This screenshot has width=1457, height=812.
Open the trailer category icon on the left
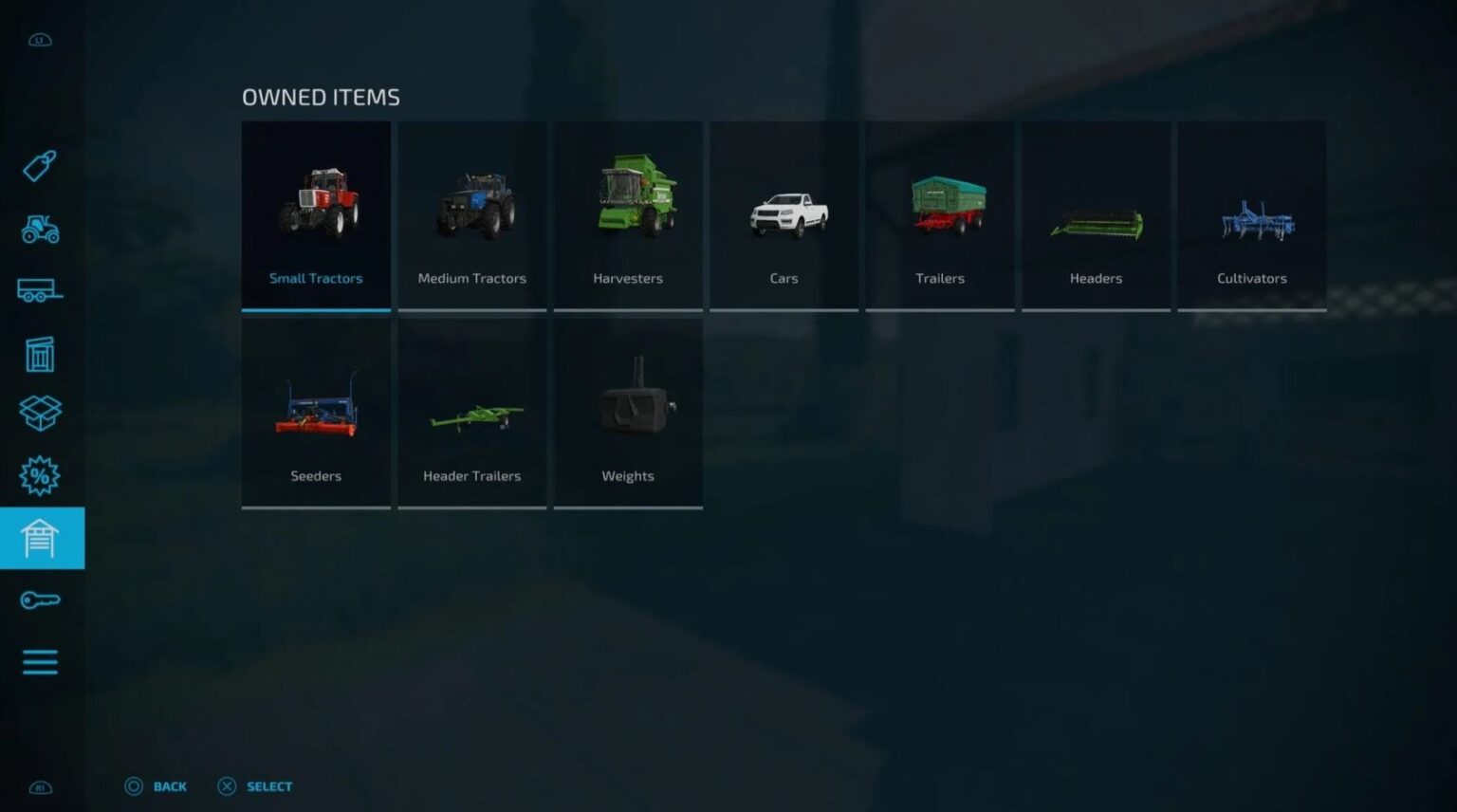pyautogui.click(x=39, y=291)
